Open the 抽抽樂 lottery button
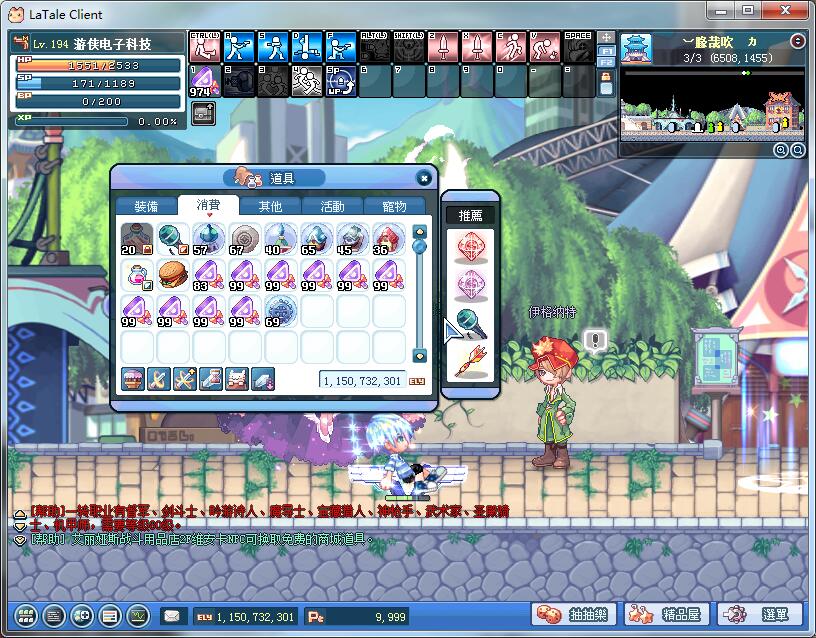The width and height of the screenshot is (816, 638). pos(575,614)
